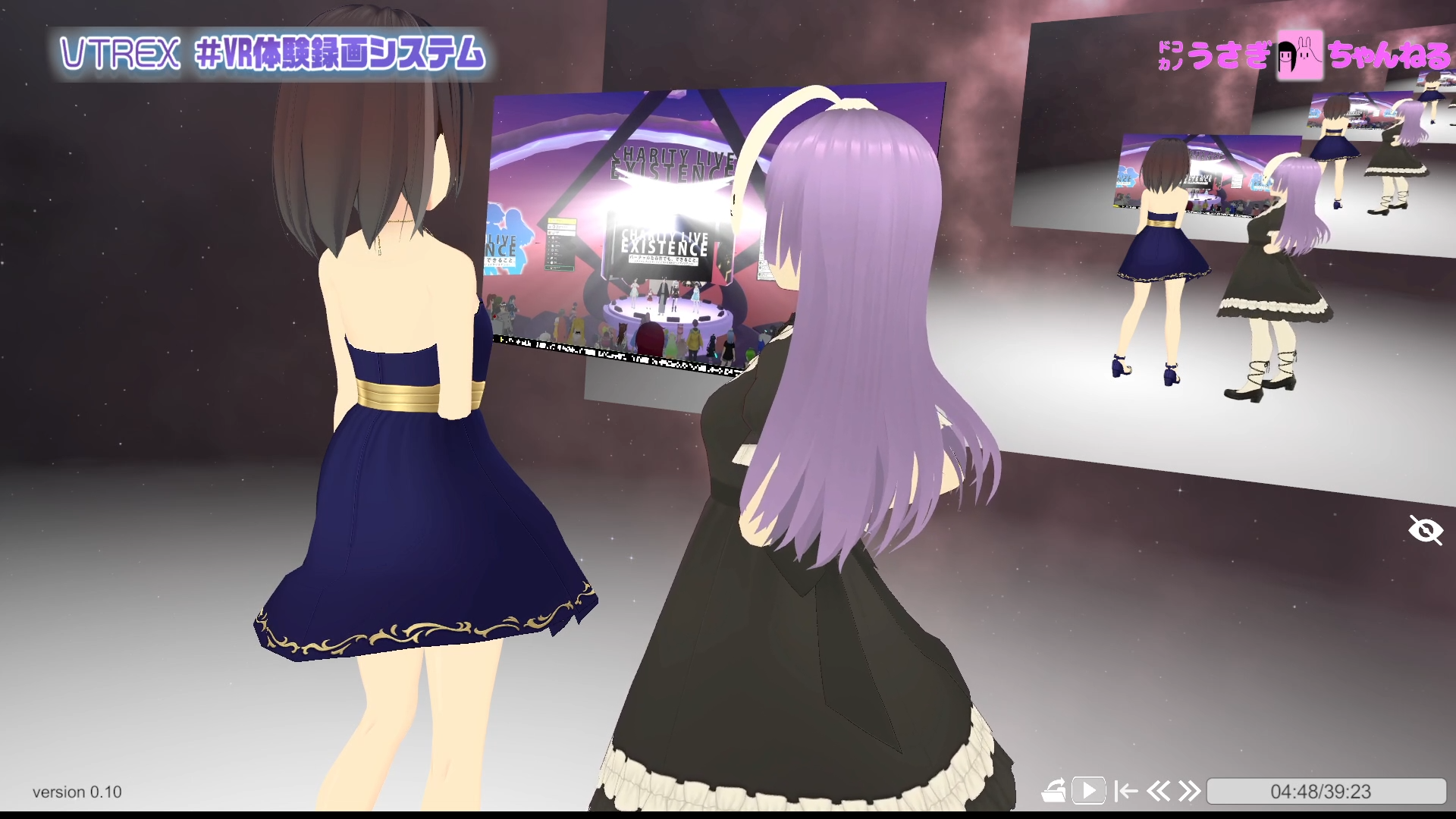Select the highlighted Play button frame
Image resolution: width=1456 pixels, height=819 pixels.
coord(1089,791)
